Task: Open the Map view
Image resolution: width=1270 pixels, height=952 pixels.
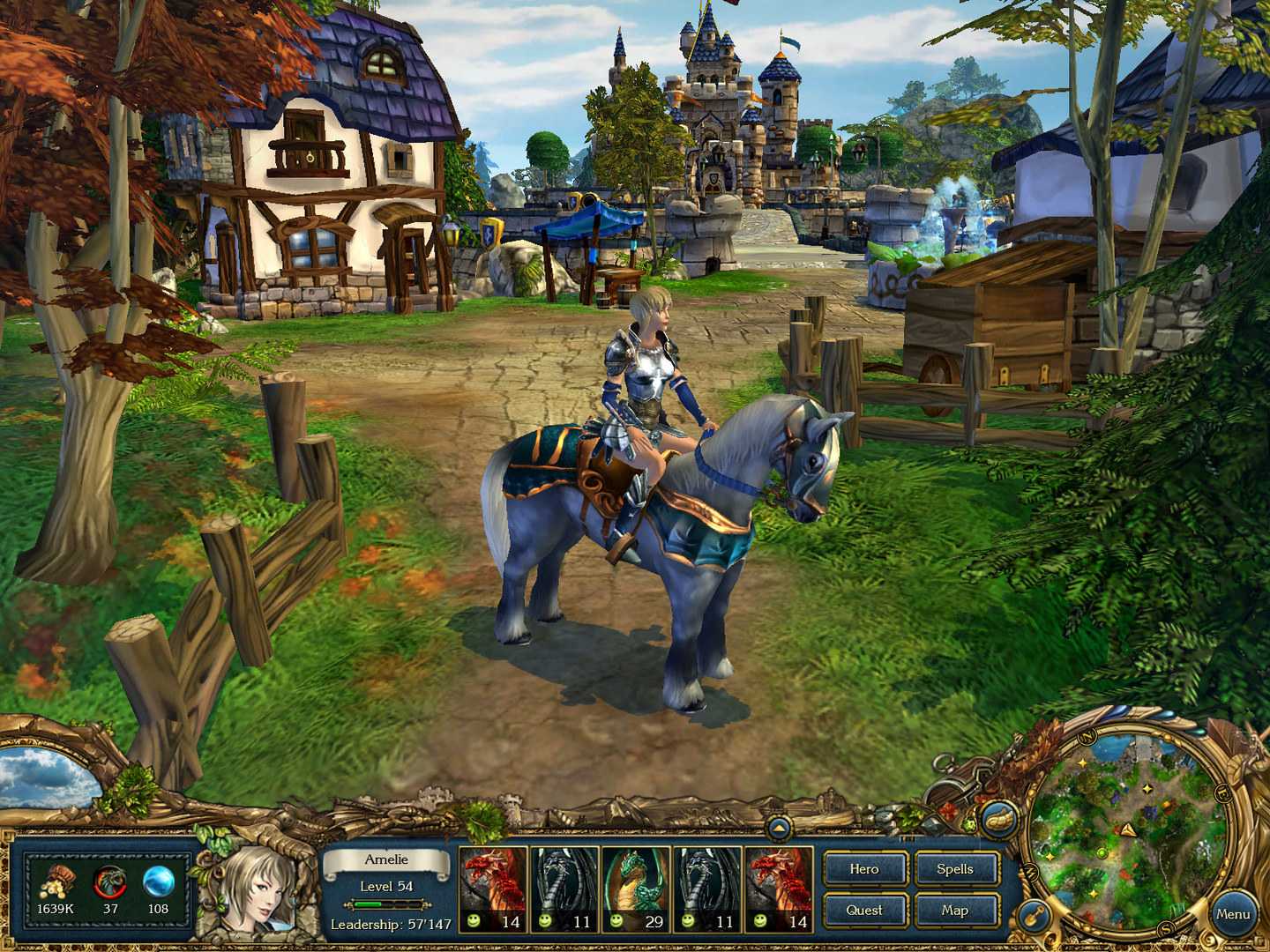Action: coord(956,910)
